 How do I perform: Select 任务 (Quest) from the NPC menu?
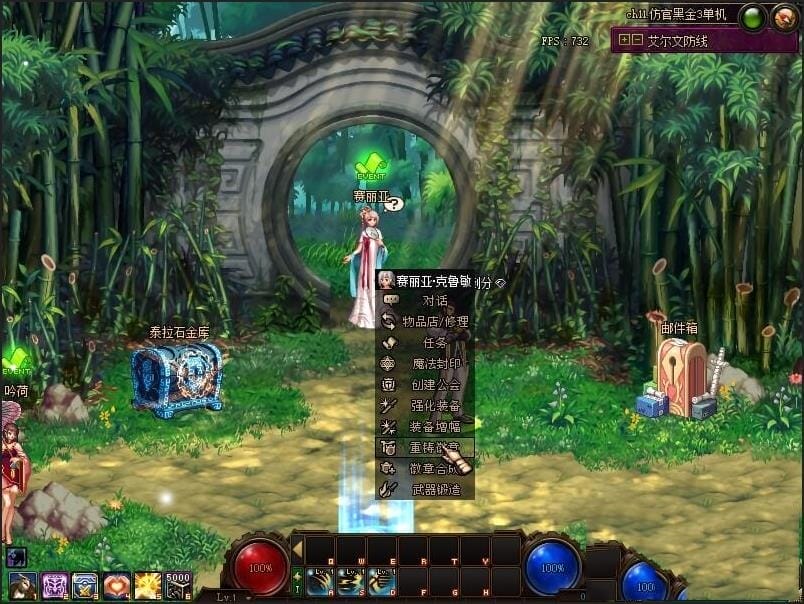point(434,342)
